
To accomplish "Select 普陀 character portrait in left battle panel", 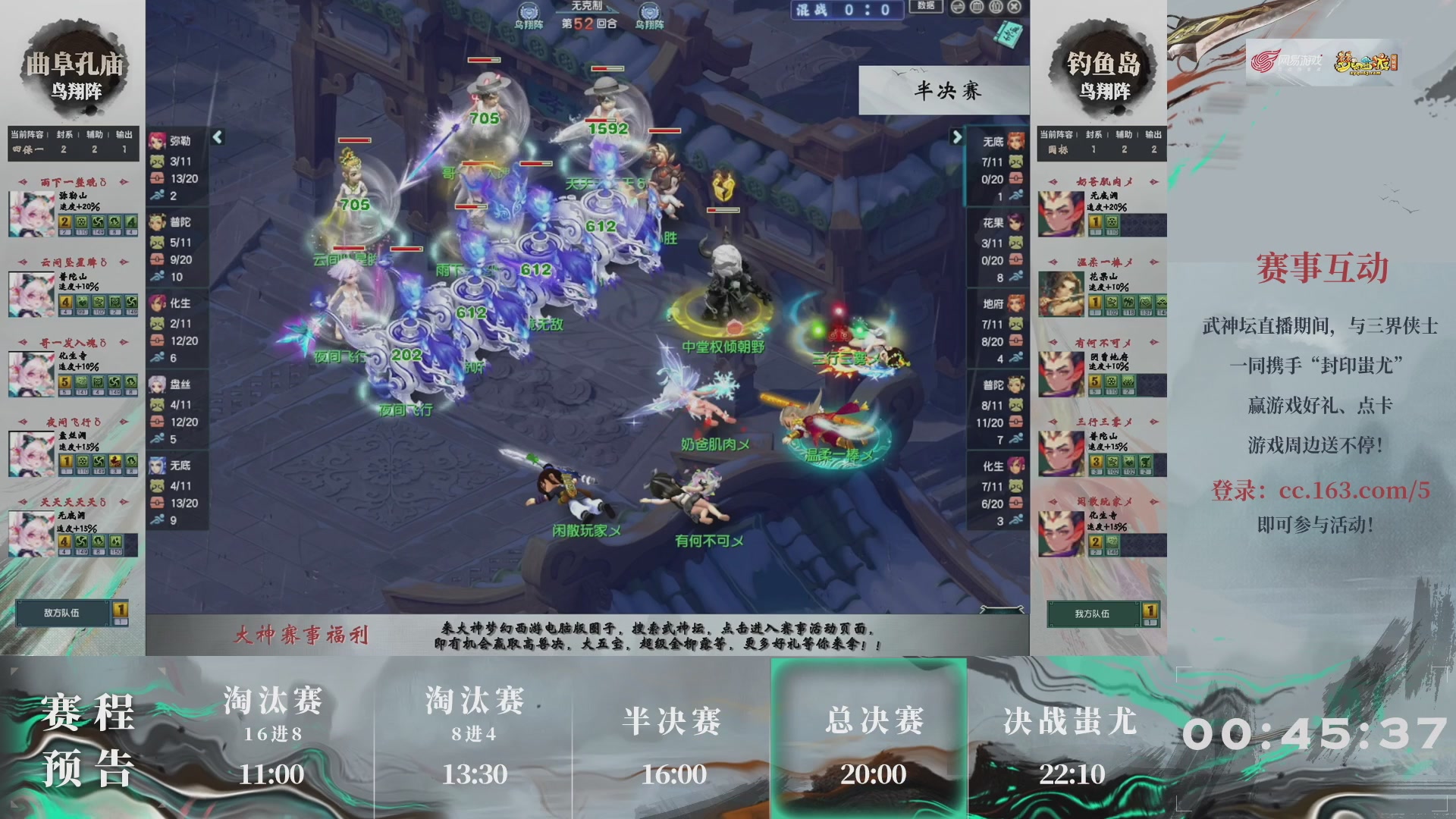I will [x=157, y=221].
